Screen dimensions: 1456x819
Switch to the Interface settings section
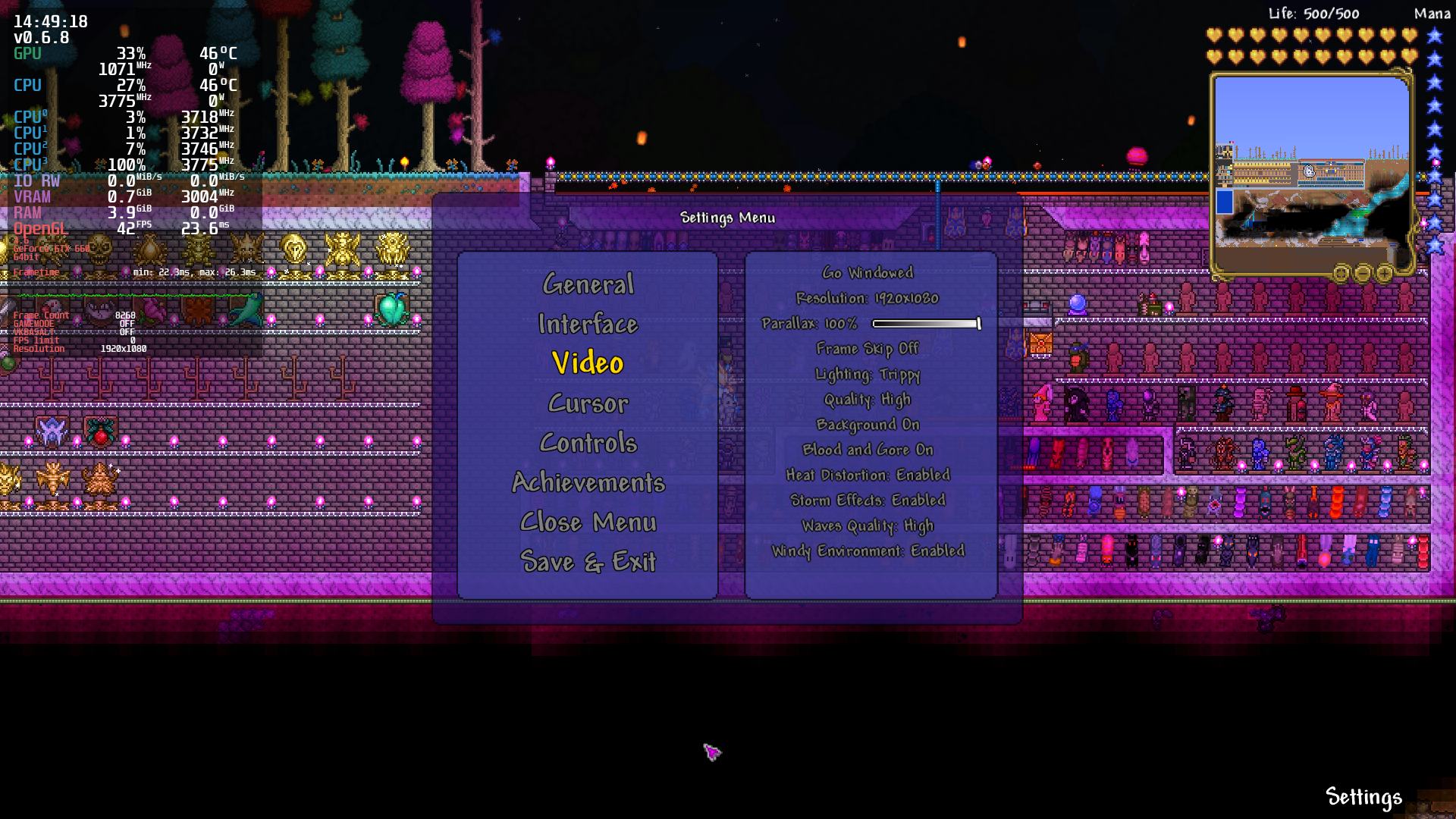[x=588, y=325]
